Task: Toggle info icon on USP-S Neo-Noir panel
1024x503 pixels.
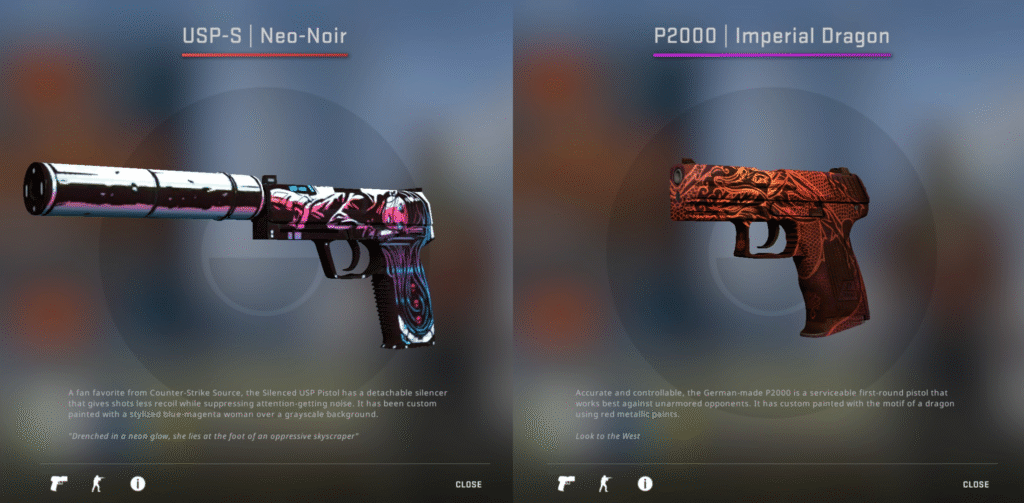Action: click(x=138, y=484)
